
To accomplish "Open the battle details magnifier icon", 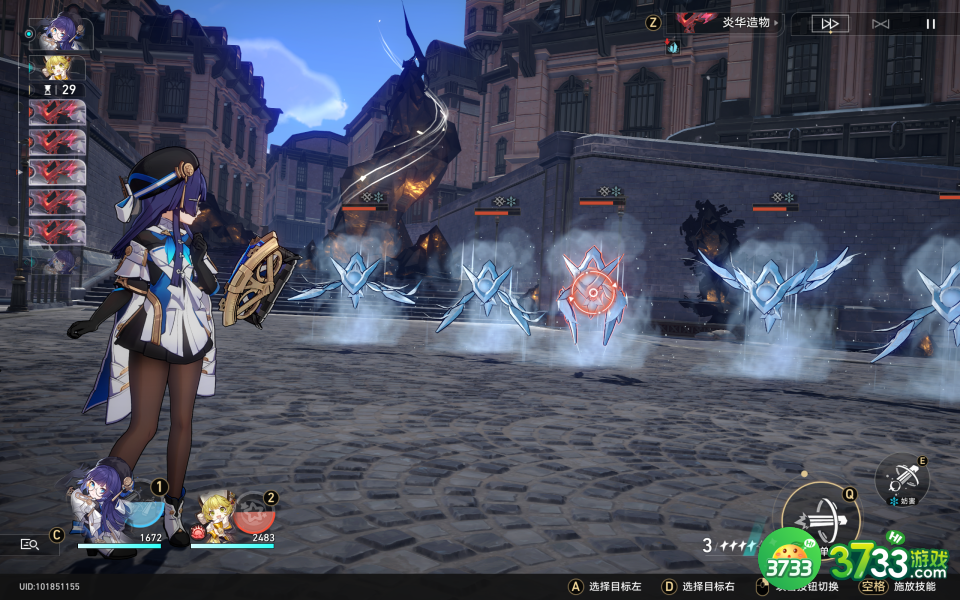I will (x=30, y=544).
